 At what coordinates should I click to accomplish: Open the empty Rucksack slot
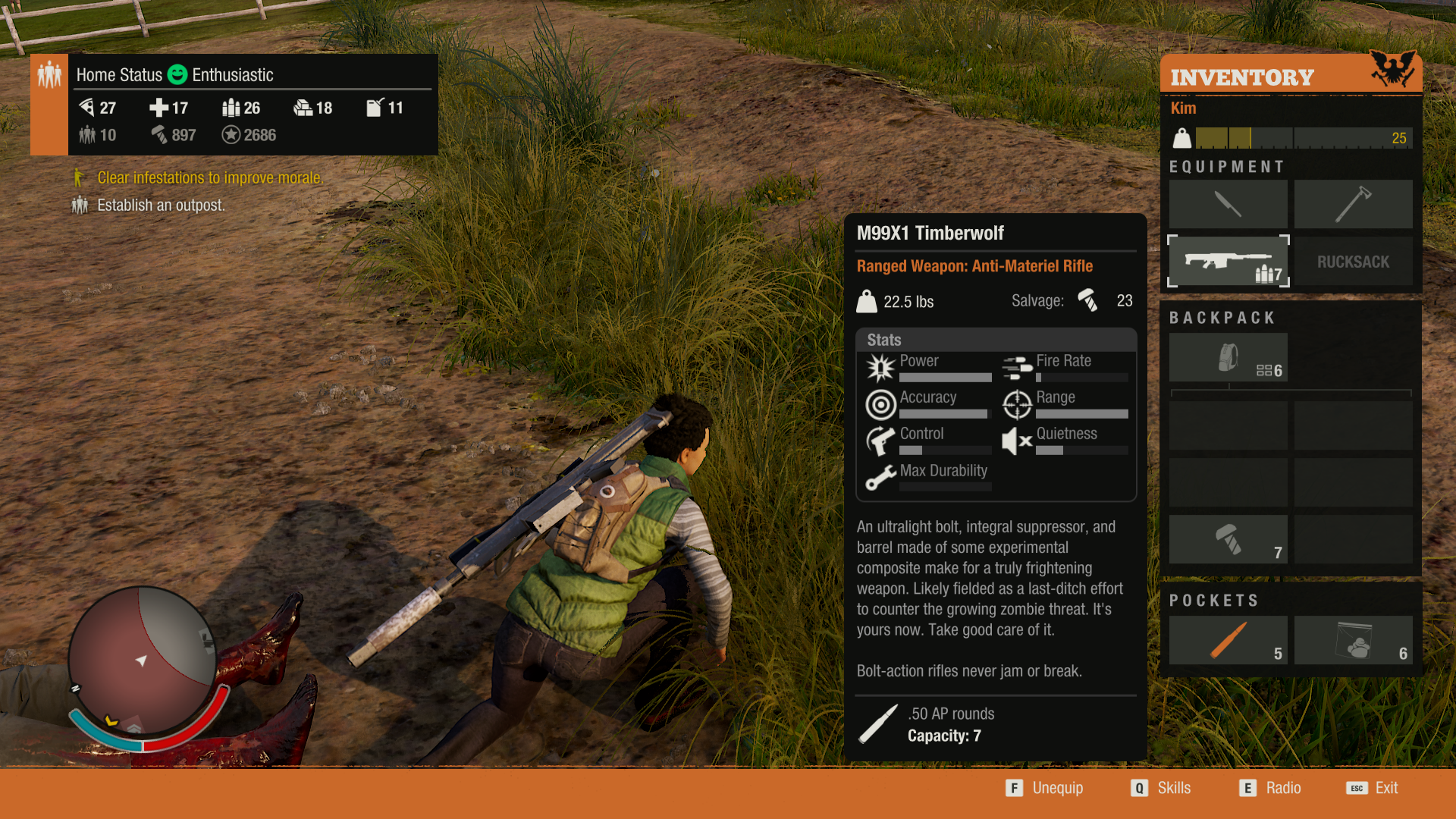pyautogui.click(x=1353, y=262)
